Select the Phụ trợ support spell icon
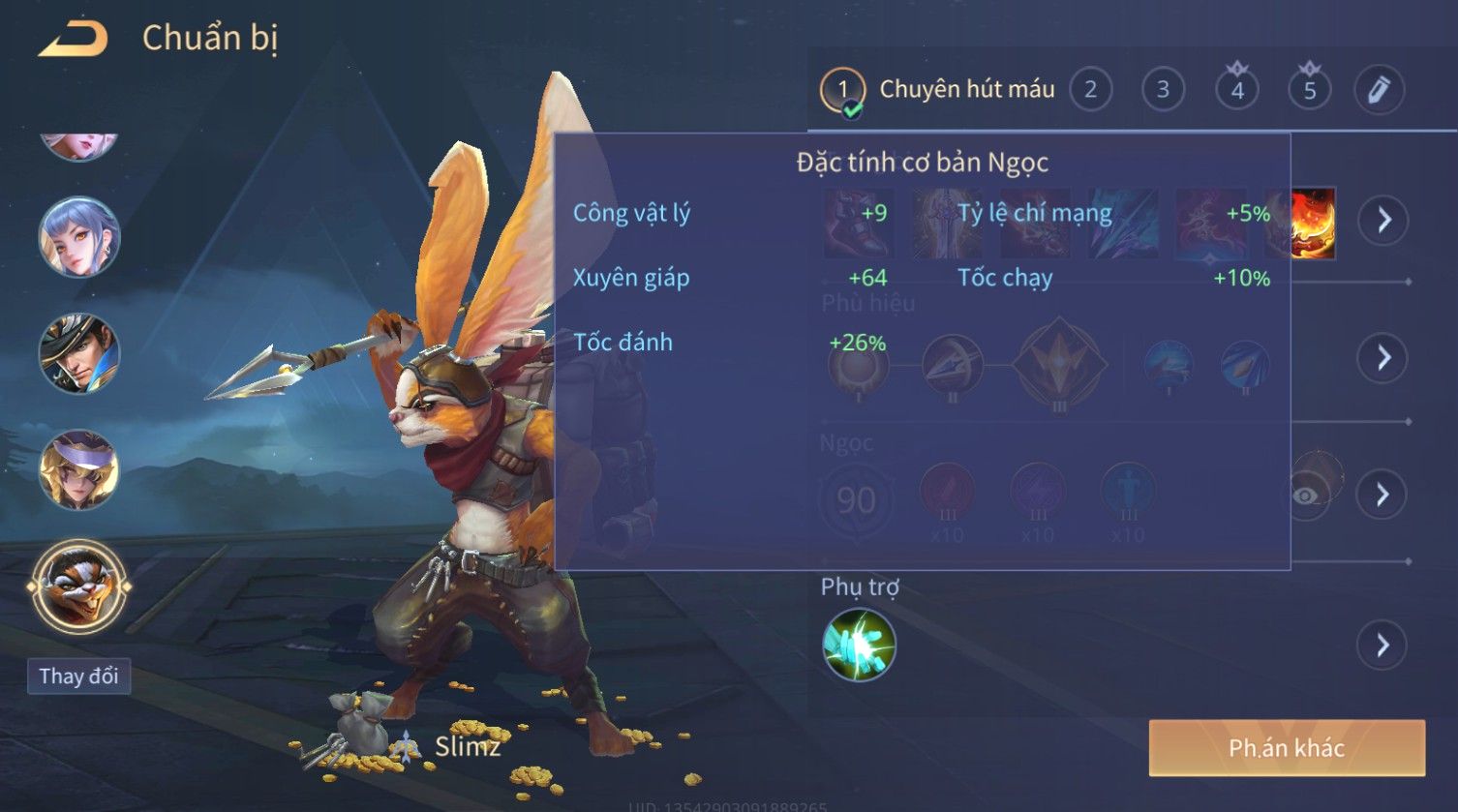 point(859,645)
